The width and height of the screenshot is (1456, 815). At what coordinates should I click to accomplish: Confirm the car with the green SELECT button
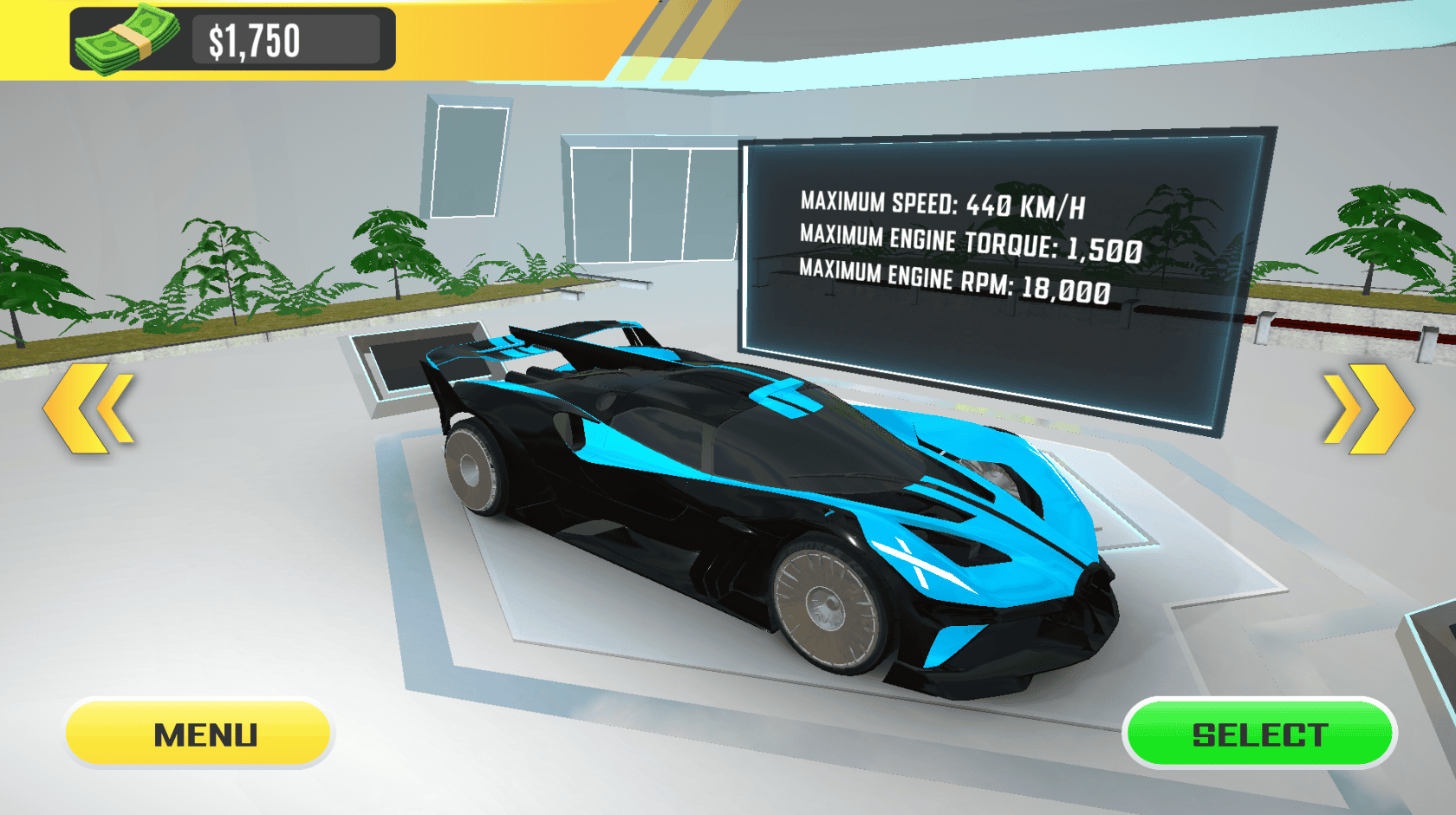(1259, 733)
